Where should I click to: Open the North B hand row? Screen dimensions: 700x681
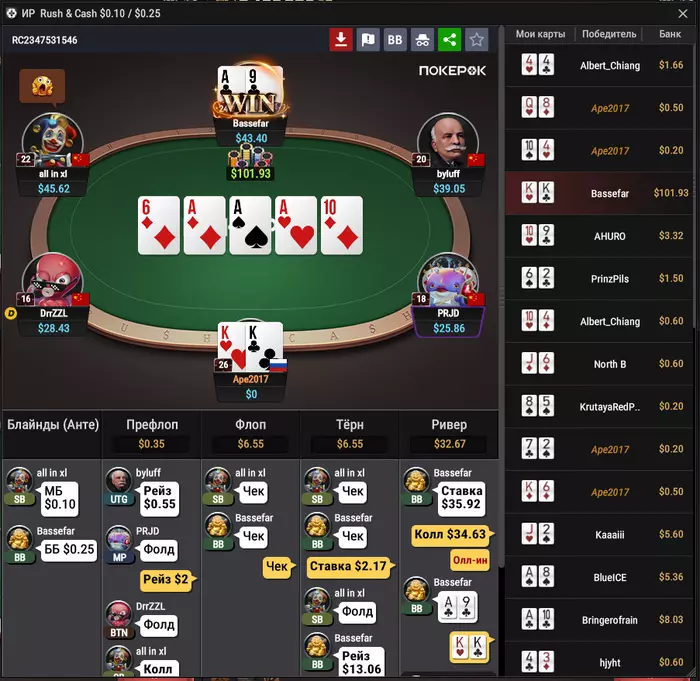[x=602, y=364]
